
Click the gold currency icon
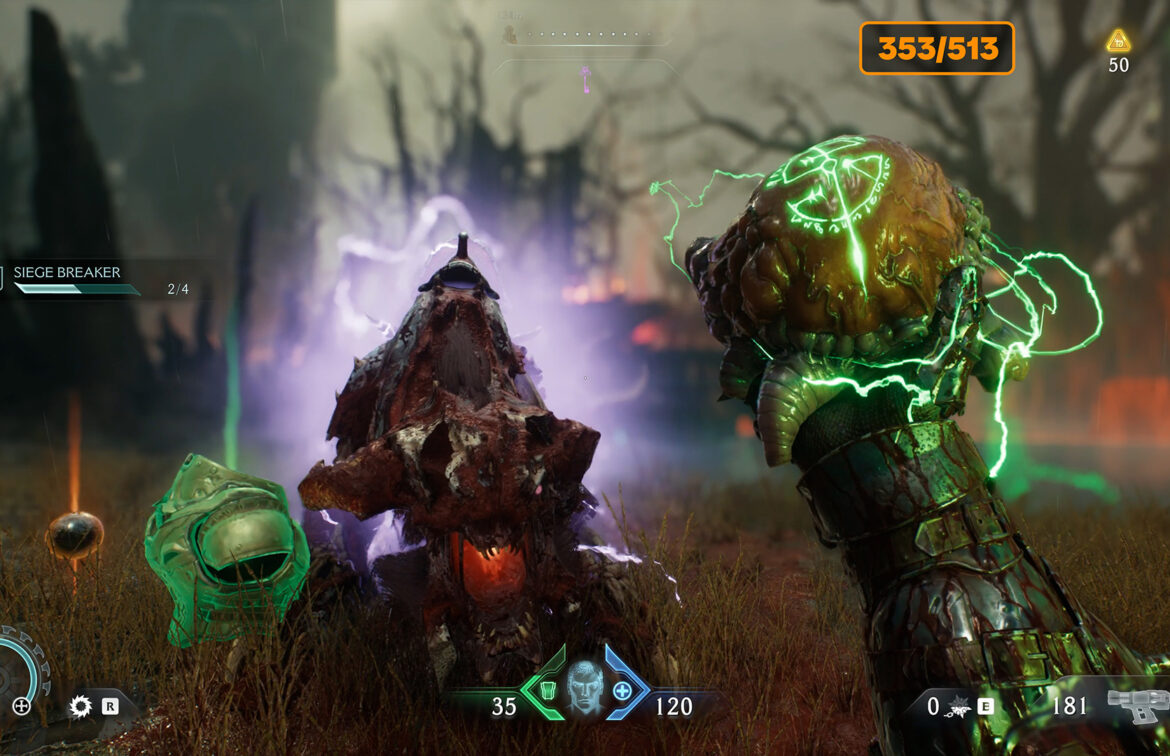[1118, 41]
